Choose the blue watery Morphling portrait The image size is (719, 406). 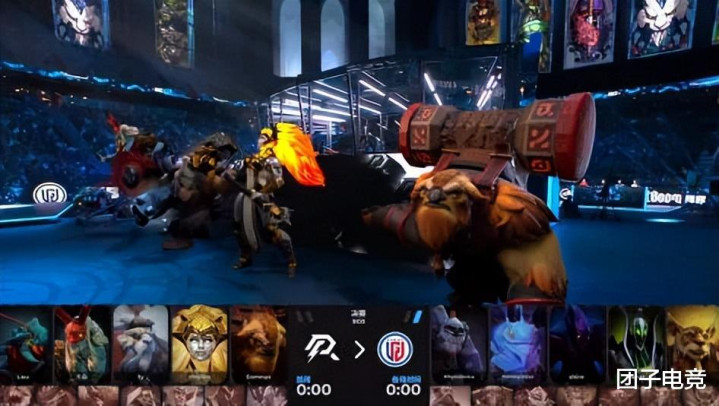(518, 345)
